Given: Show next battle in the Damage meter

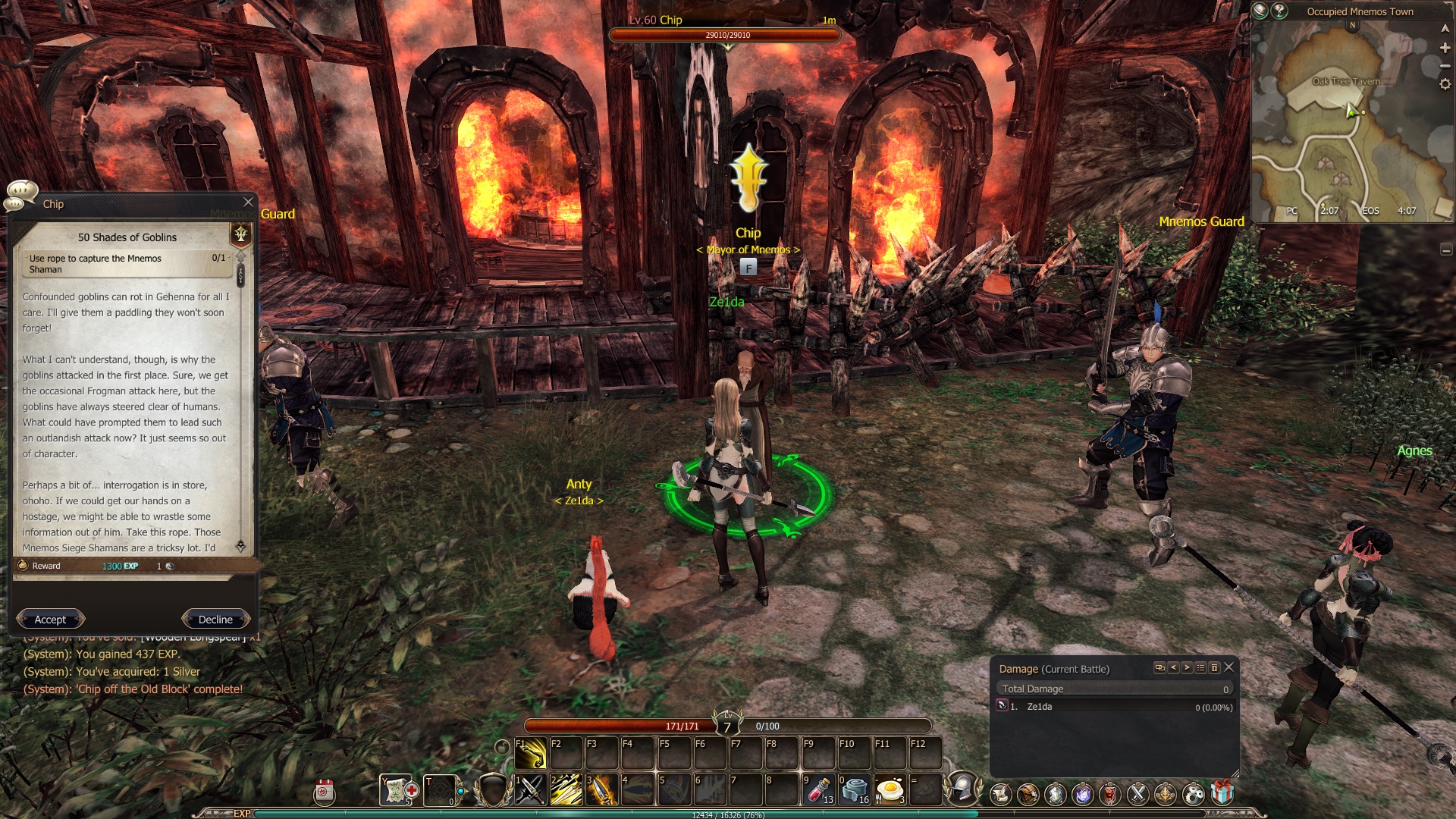Looking at the screenshot, I should [1187, 667].
